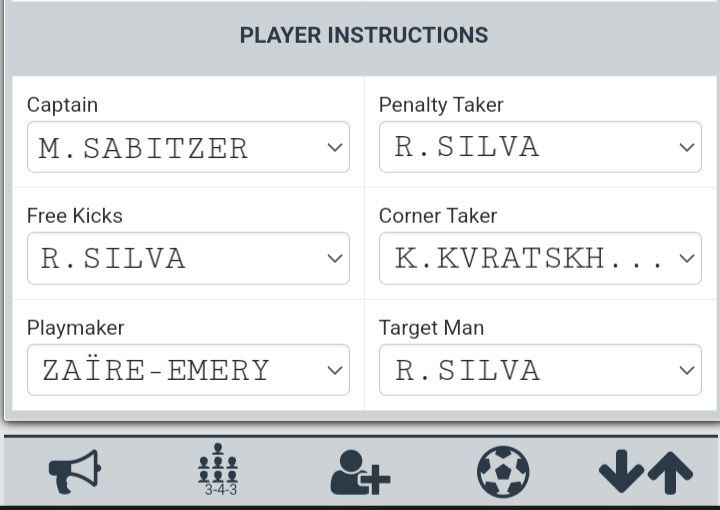This screenshot has width=720, height=510.
Task: Choose a different Target Man
Action: pos(540,370)
